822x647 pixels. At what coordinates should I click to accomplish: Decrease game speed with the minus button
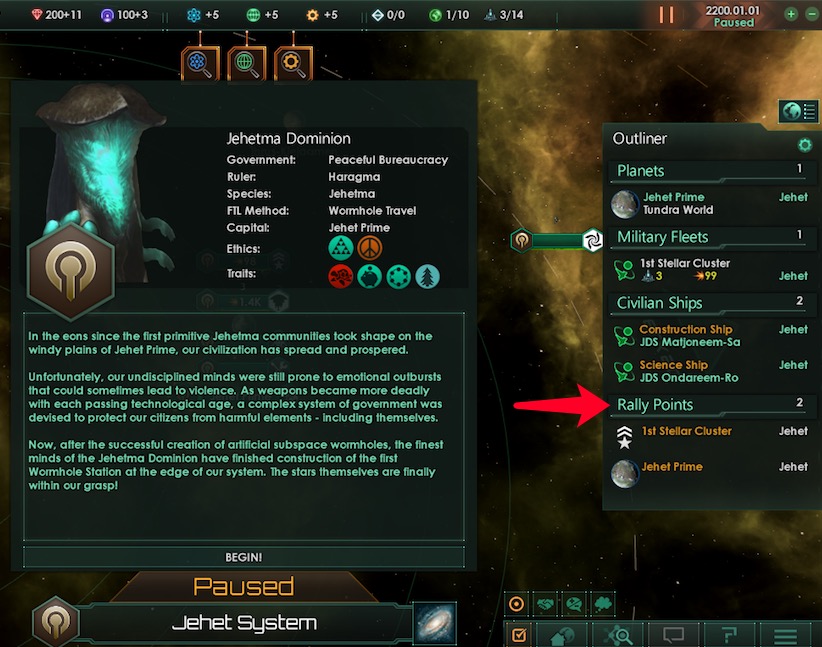[811, 15]
